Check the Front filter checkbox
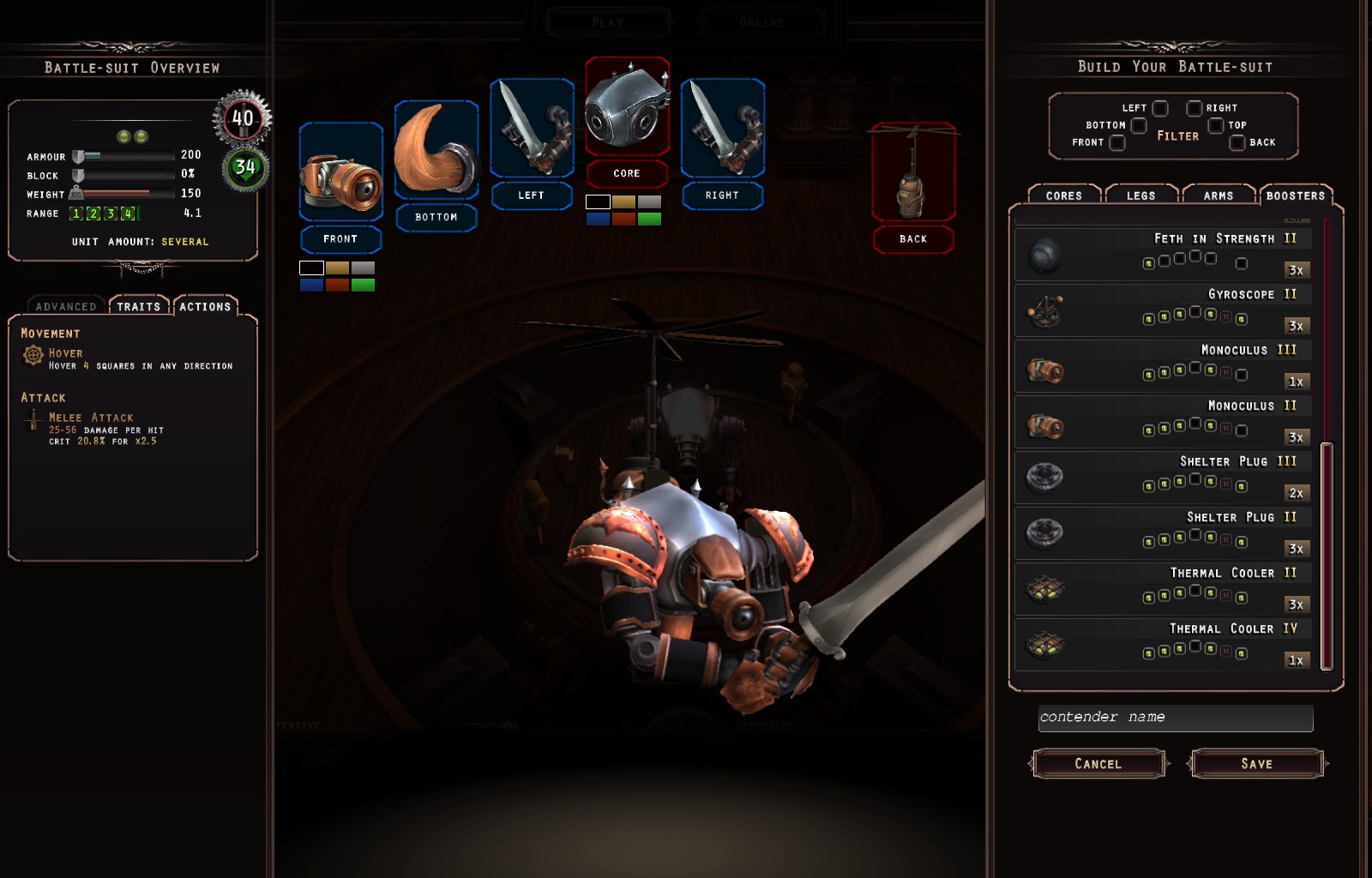 [1117, 142]
